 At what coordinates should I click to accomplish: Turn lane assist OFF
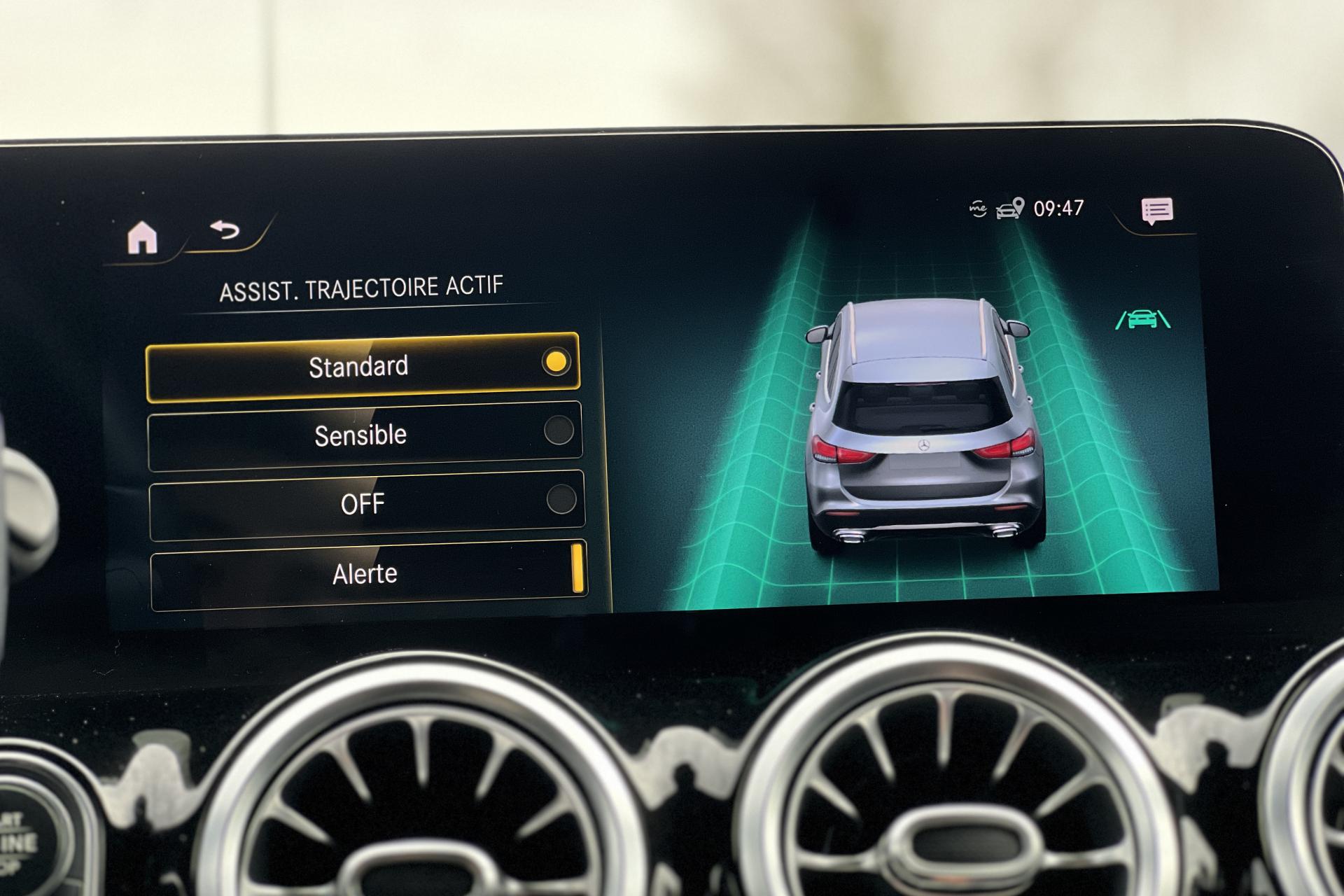click(x=366, y=504)
